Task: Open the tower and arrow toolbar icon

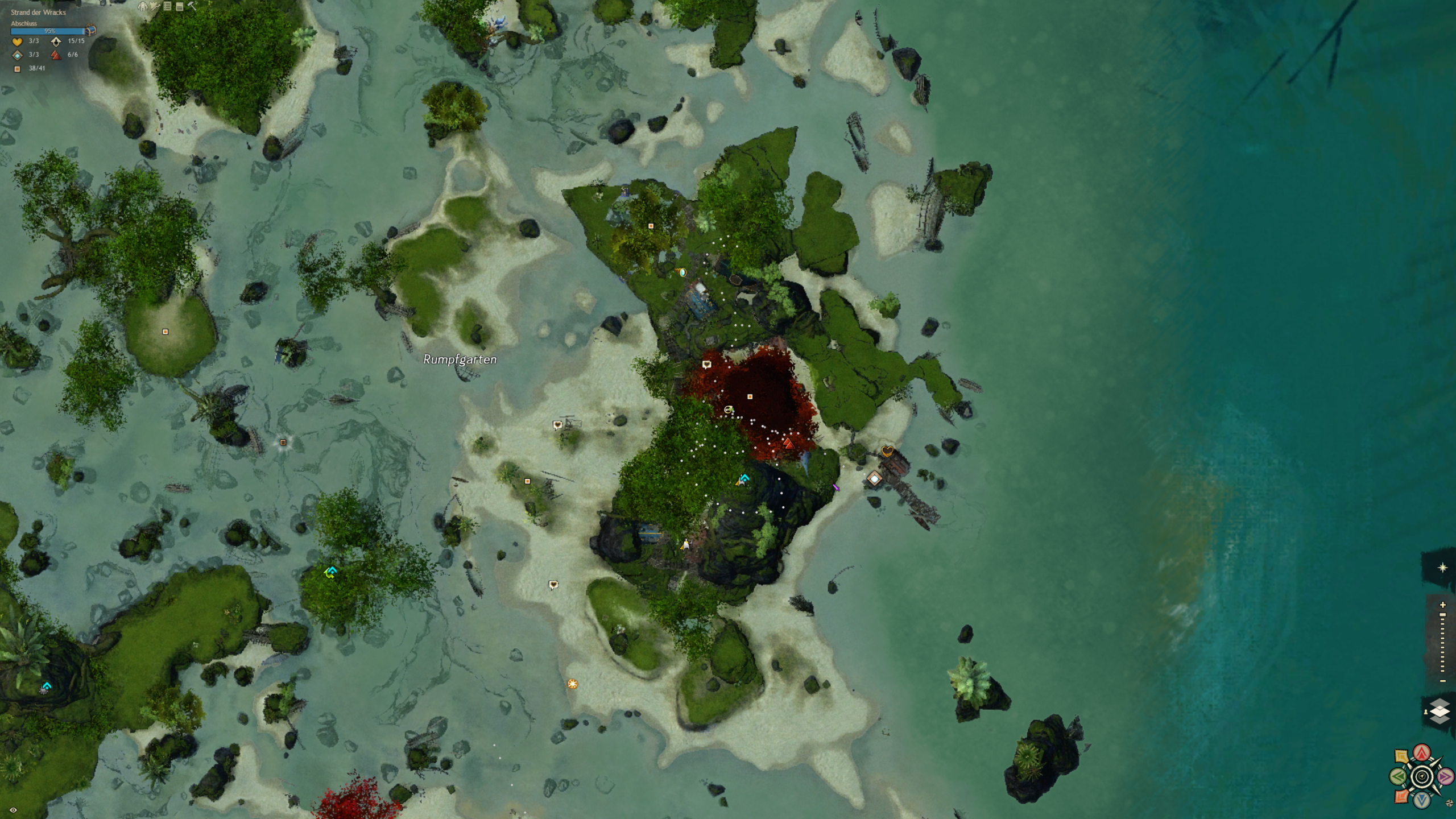Action: point(155,6)
